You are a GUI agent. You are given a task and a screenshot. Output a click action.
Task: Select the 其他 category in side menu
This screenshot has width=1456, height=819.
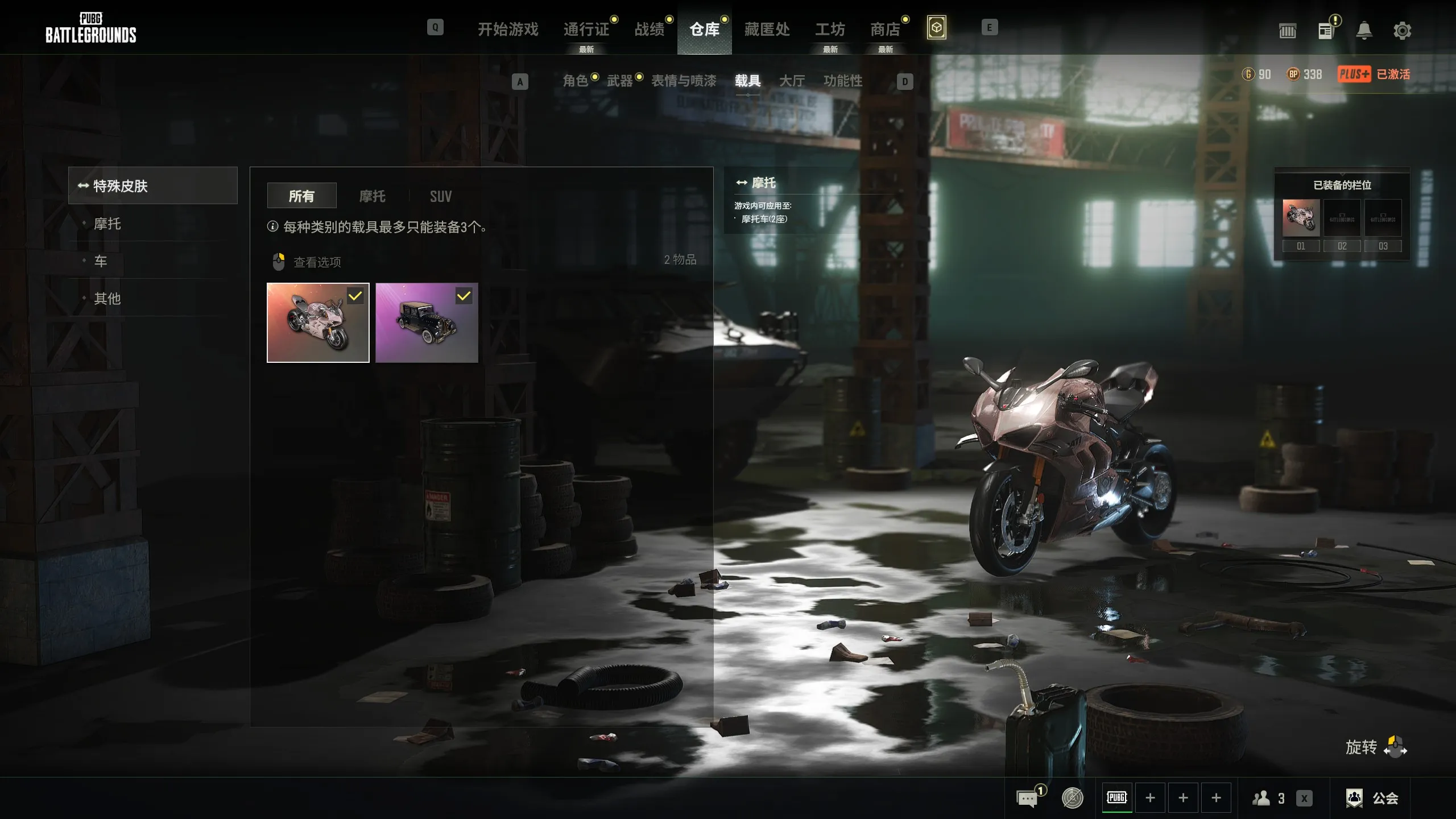tap(107, 298)
